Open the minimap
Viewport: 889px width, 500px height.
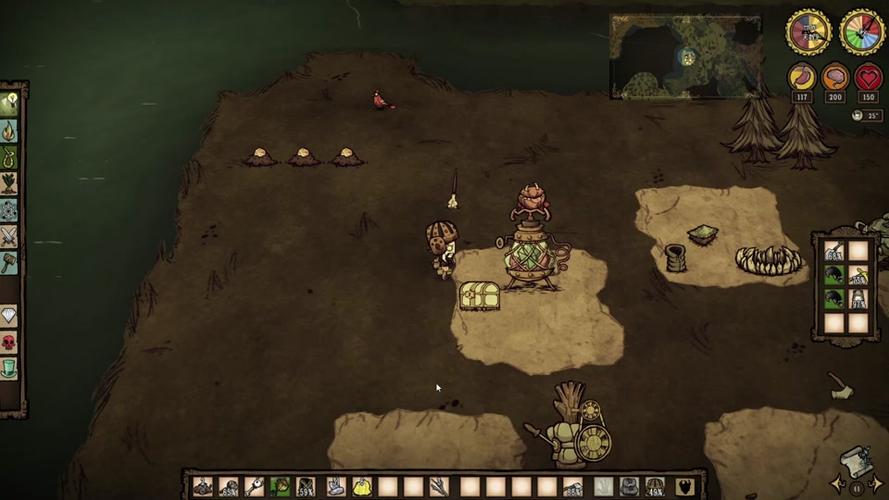click(x=686, y=56)
